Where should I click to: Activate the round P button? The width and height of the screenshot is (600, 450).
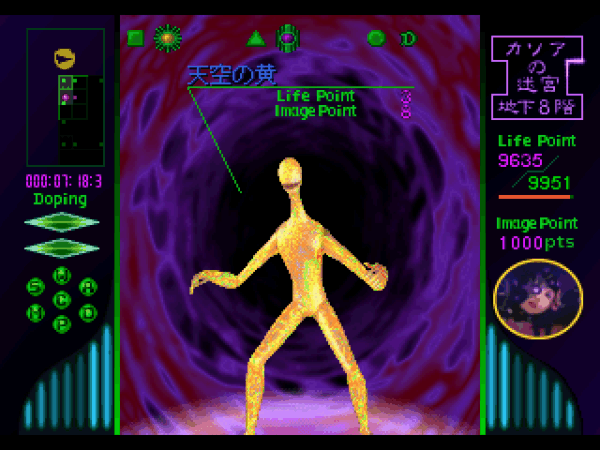(62, 324)
